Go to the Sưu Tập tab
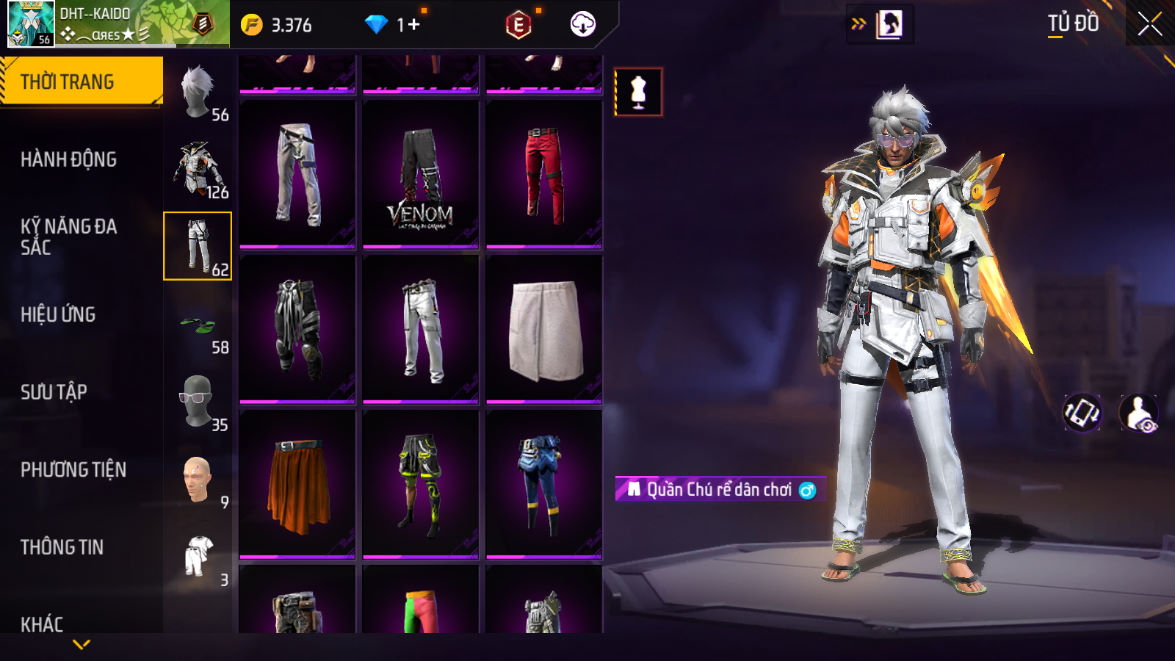Viewport: 1175px width, 661px height. [54, 392]
